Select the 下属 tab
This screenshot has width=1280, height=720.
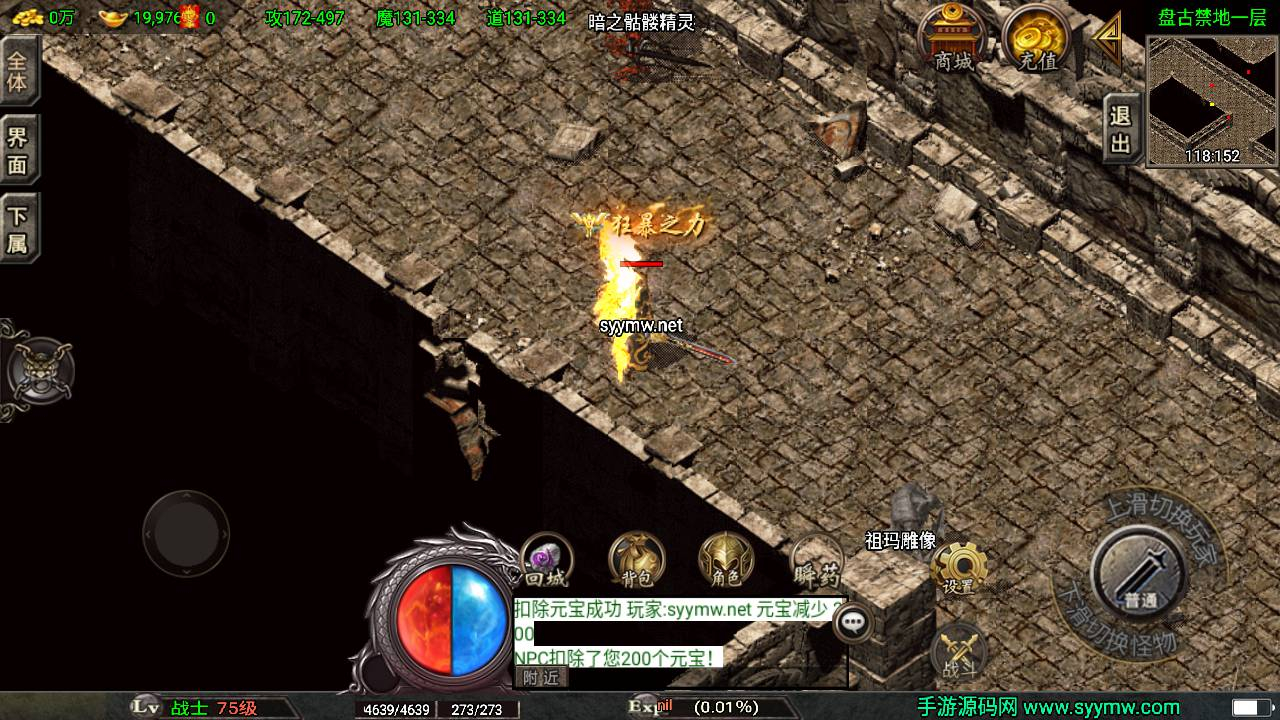(x=18, y=229)
